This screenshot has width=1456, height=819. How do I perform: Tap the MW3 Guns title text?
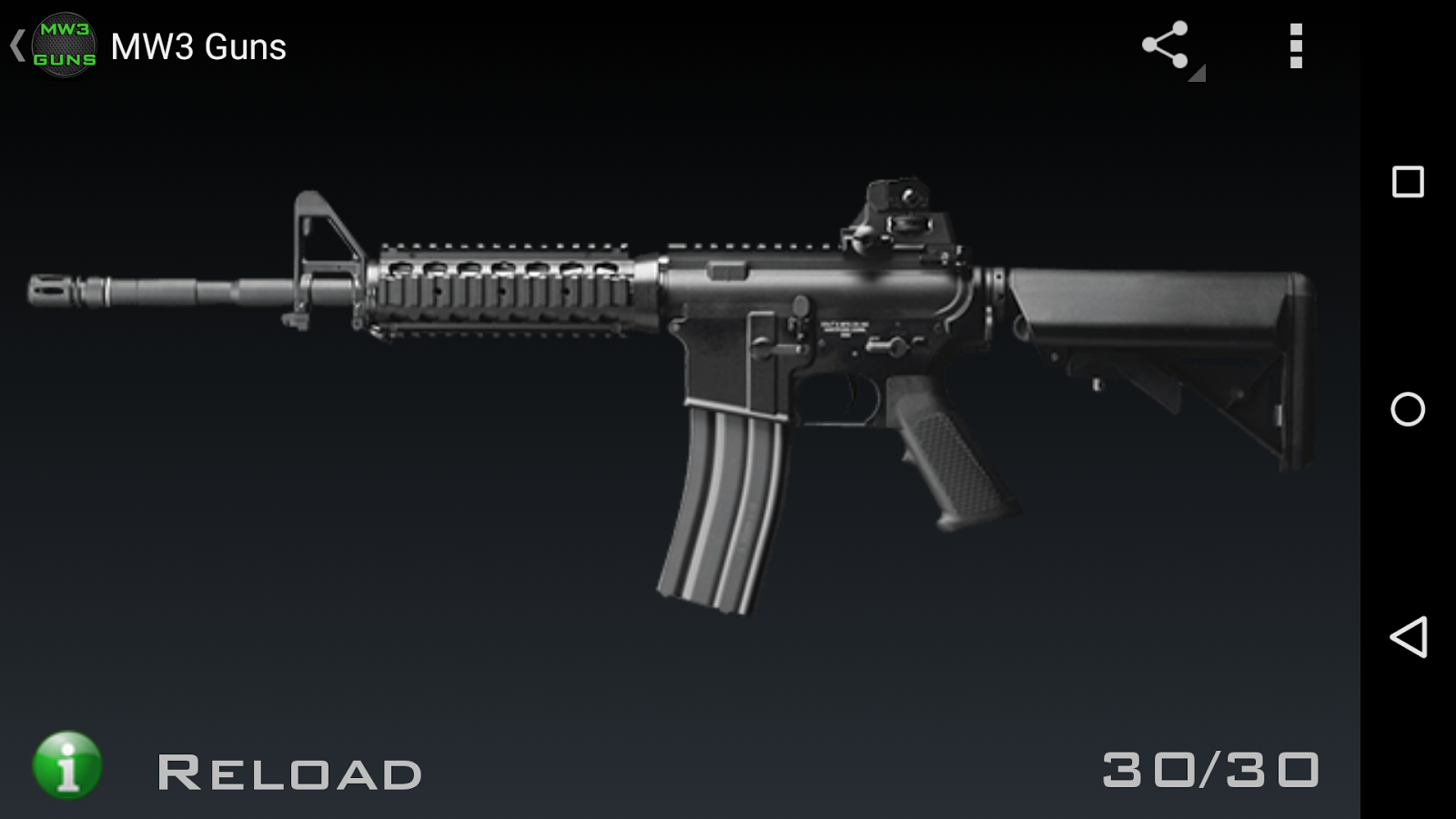pyautogui.click(x=198, y=47)
